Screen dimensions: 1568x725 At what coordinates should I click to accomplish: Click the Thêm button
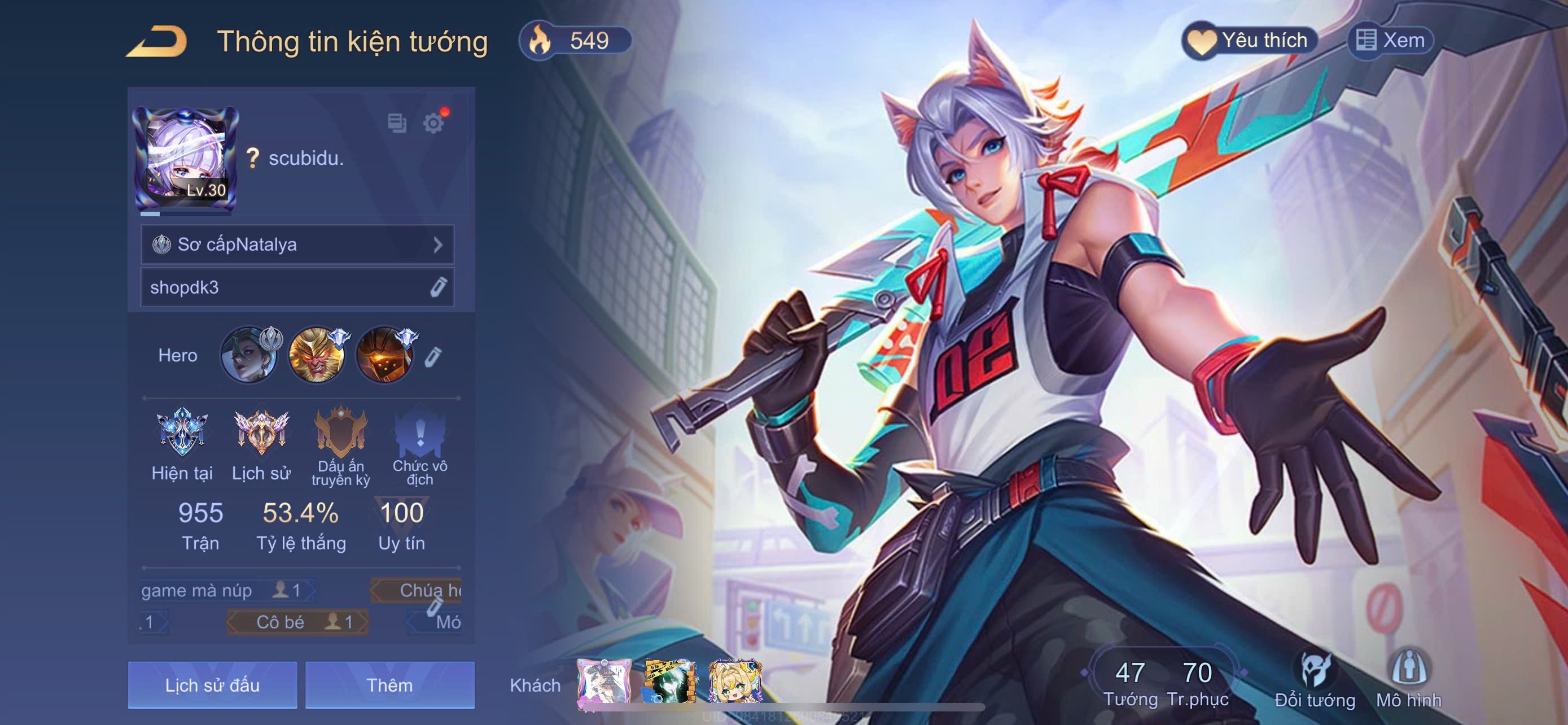click(389, 685)
